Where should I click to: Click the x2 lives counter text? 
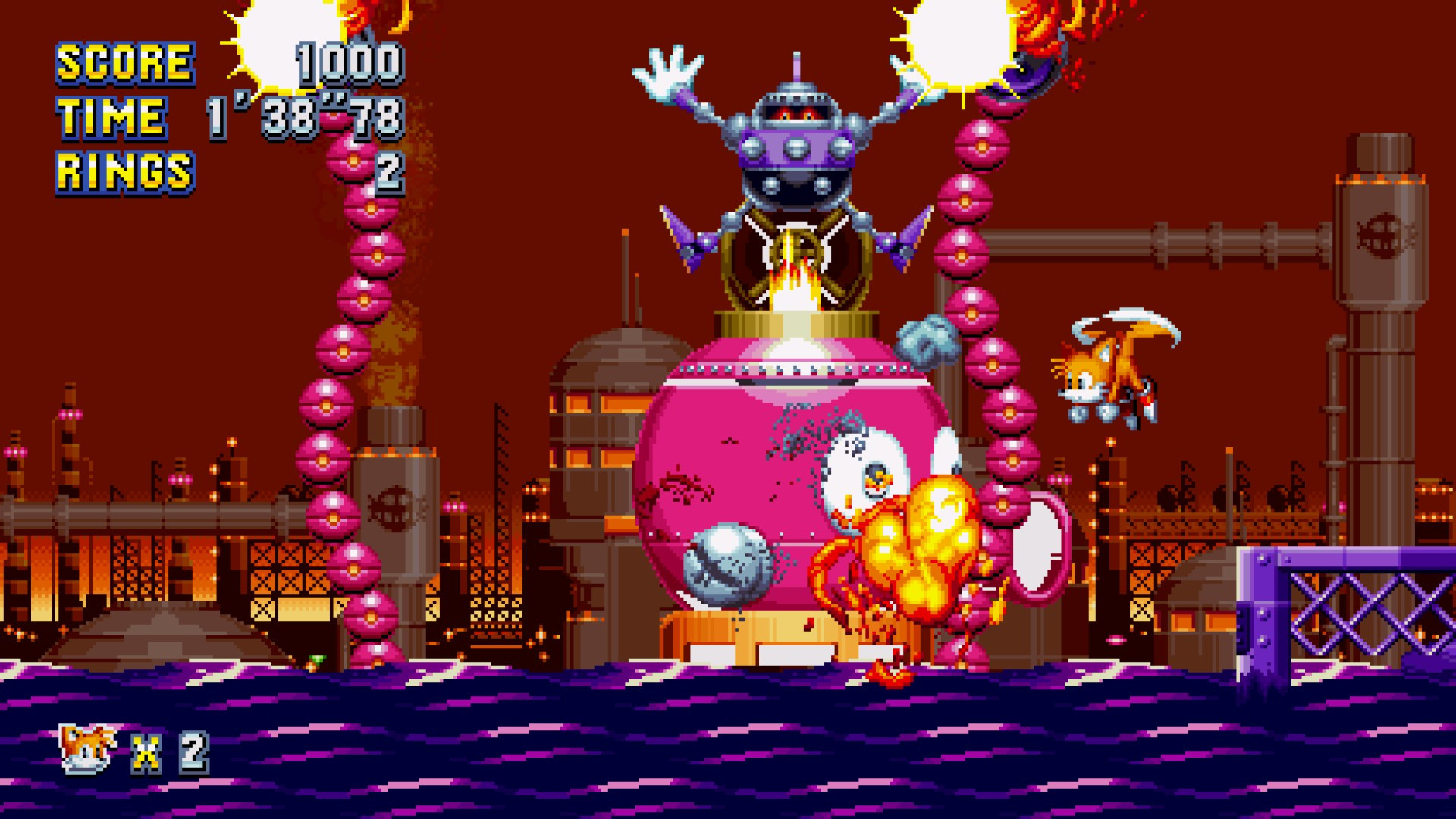coord(171,755)
